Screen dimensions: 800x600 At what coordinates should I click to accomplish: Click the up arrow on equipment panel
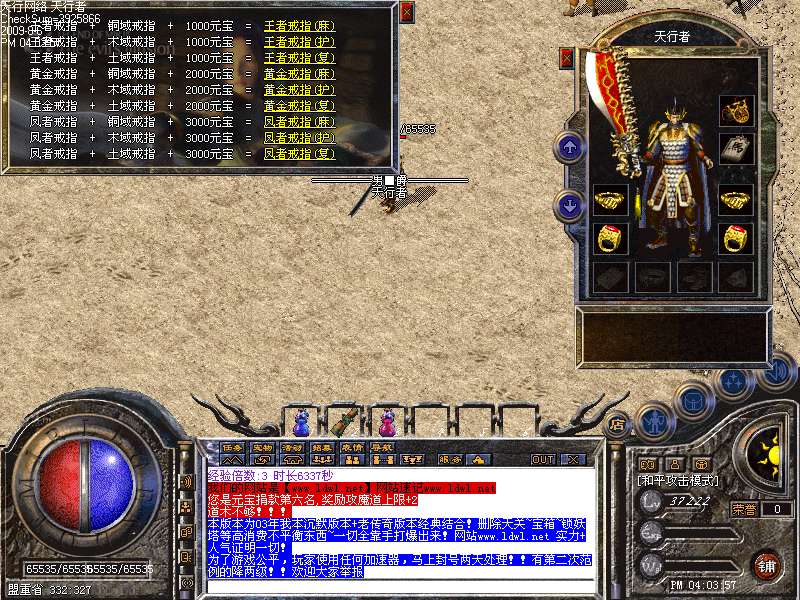point(570,148)
